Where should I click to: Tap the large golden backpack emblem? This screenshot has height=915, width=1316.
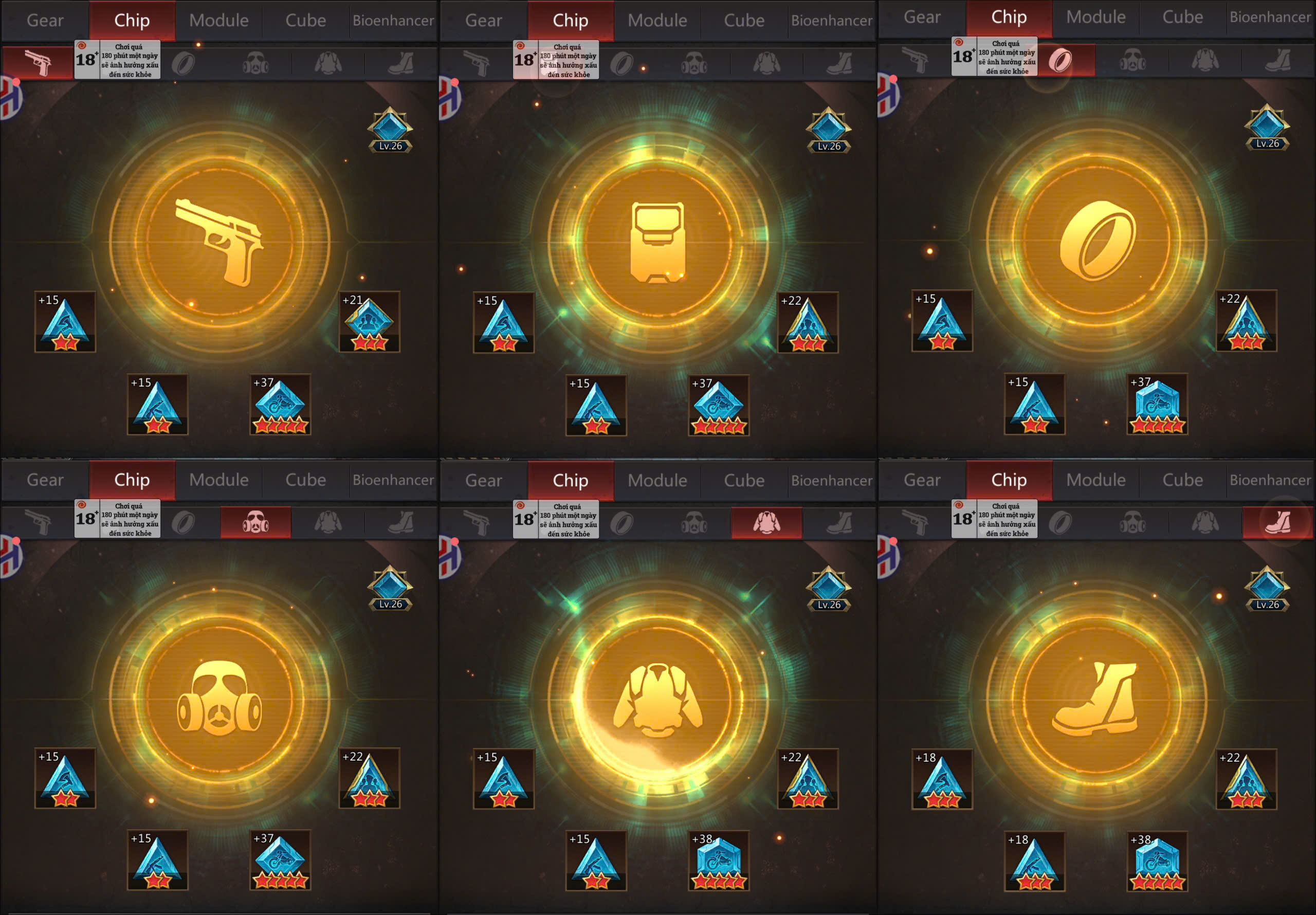pos(657,243)
